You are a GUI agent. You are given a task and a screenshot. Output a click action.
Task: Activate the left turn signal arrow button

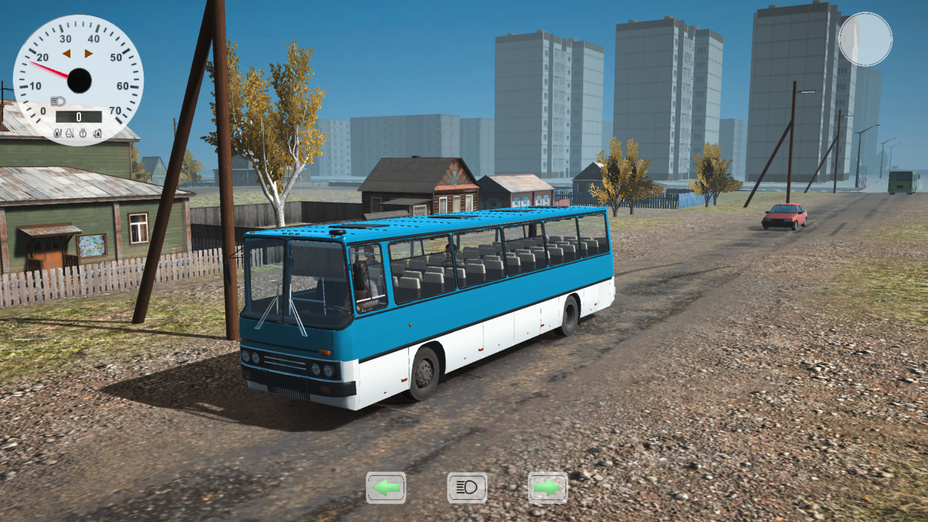(x=386, y=487)
